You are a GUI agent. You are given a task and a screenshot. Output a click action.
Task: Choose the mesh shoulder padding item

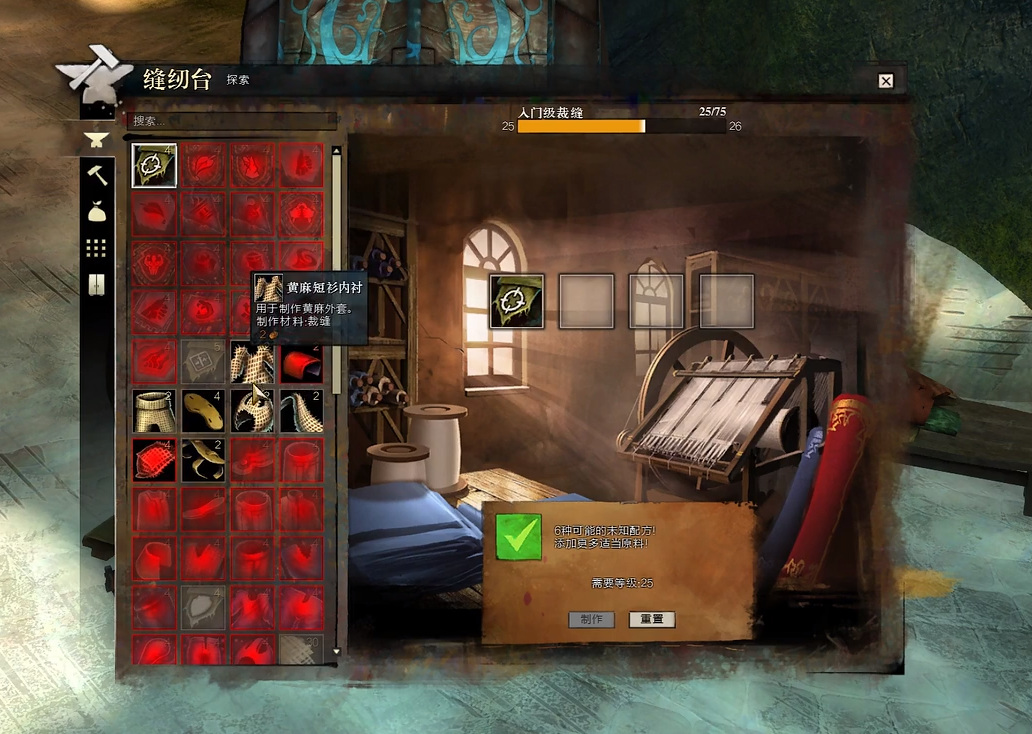tap(301, 411)
